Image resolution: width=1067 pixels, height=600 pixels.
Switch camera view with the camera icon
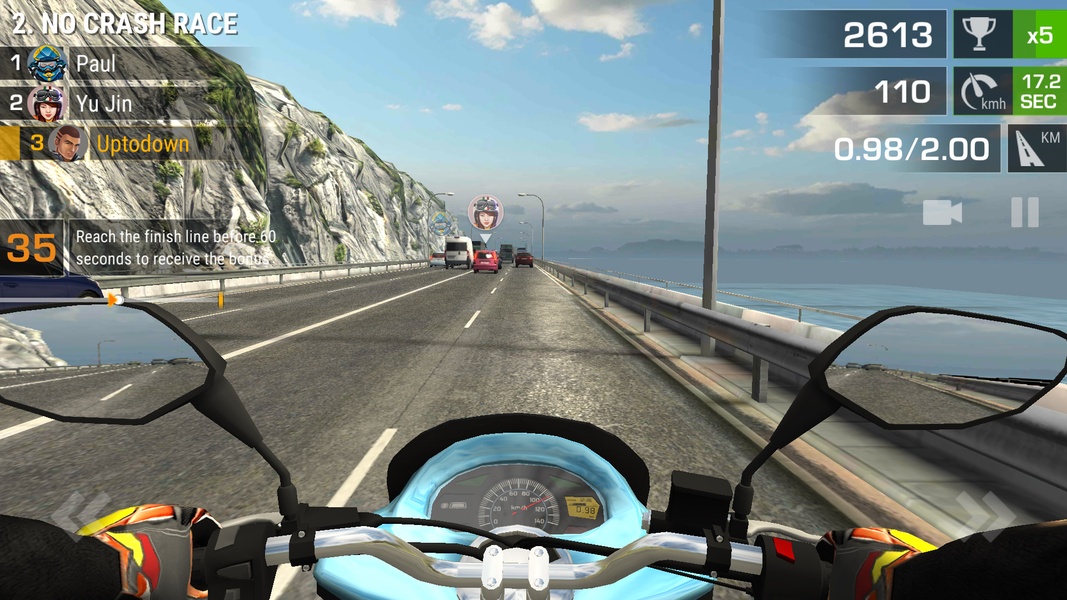tap(942, 212)
